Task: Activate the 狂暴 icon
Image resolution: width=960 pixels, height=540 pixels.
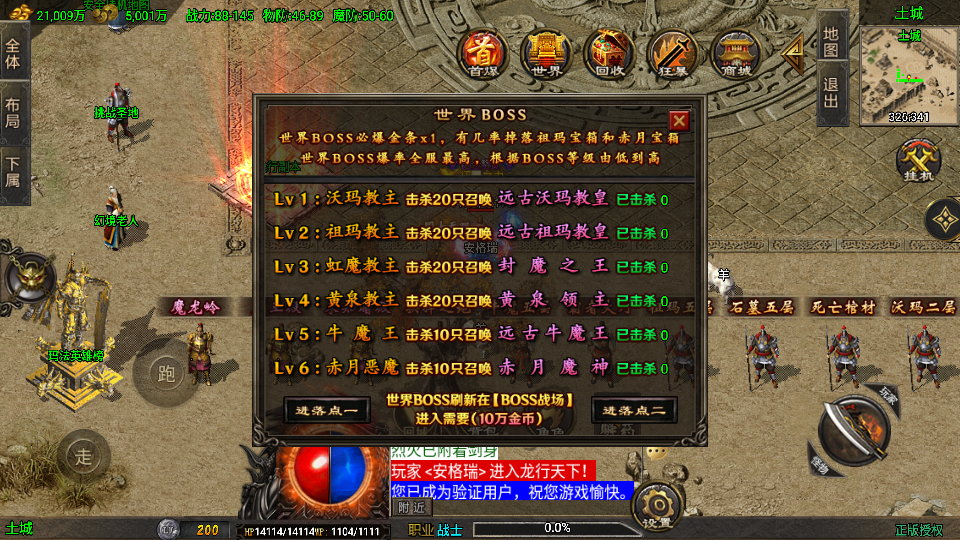Action: coord(671,53)
